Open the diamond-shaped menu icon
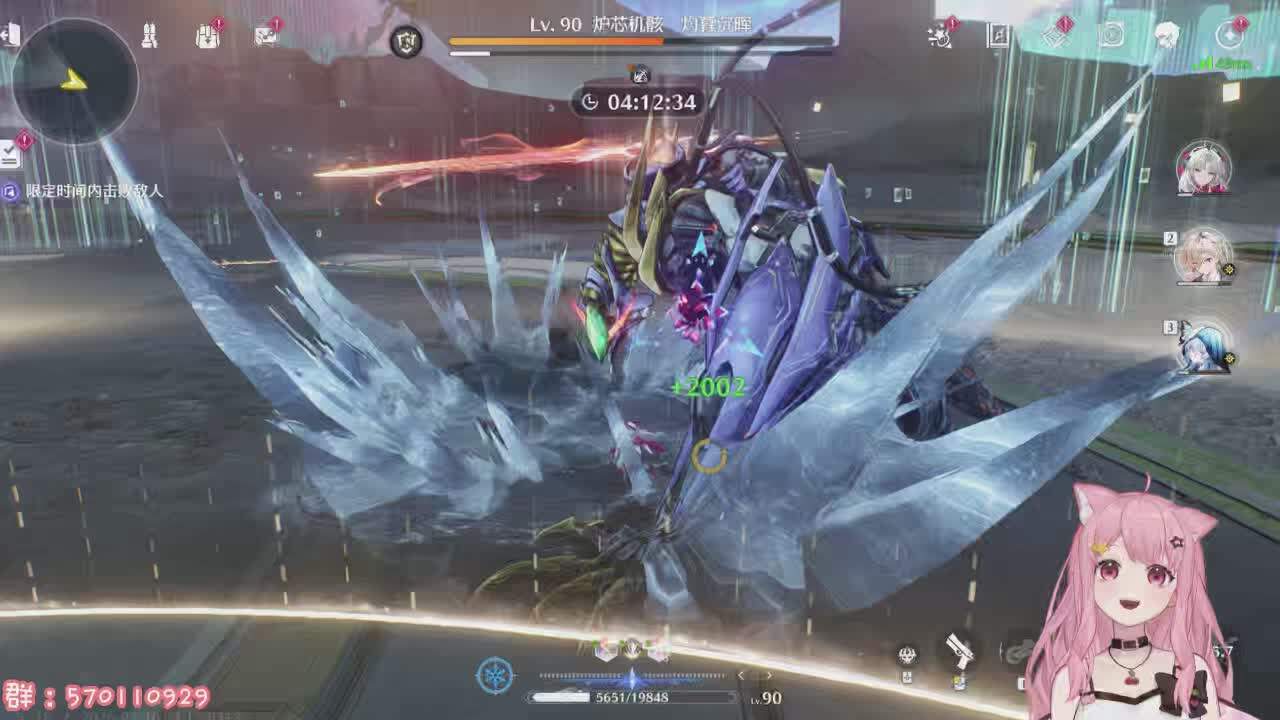Screen dimensions: 1280x720 (1056, 36)
